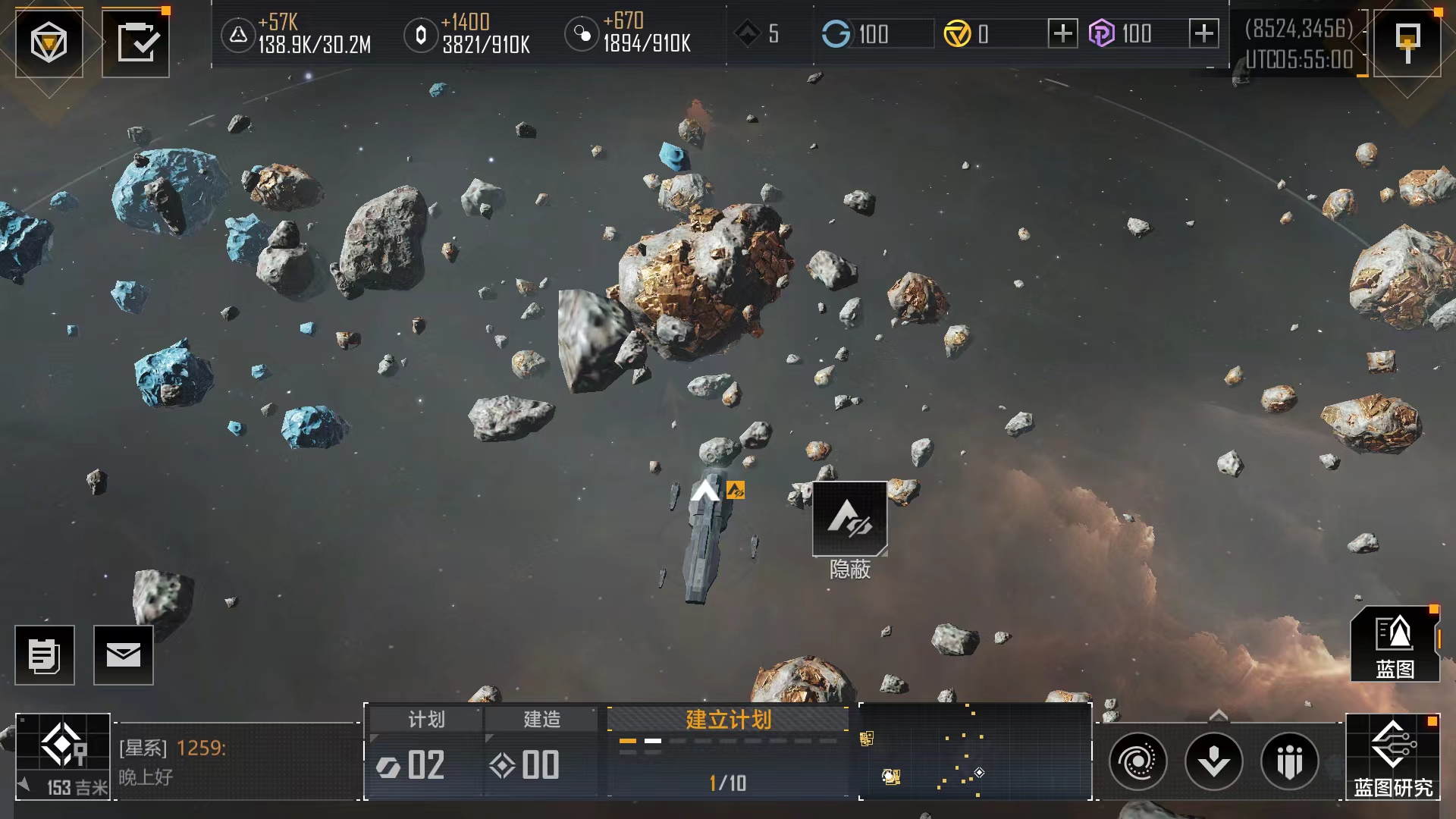Screen dimensions: 1456x819
Task: Open the three-figure fleet group button
Action: pos(1290,761)
